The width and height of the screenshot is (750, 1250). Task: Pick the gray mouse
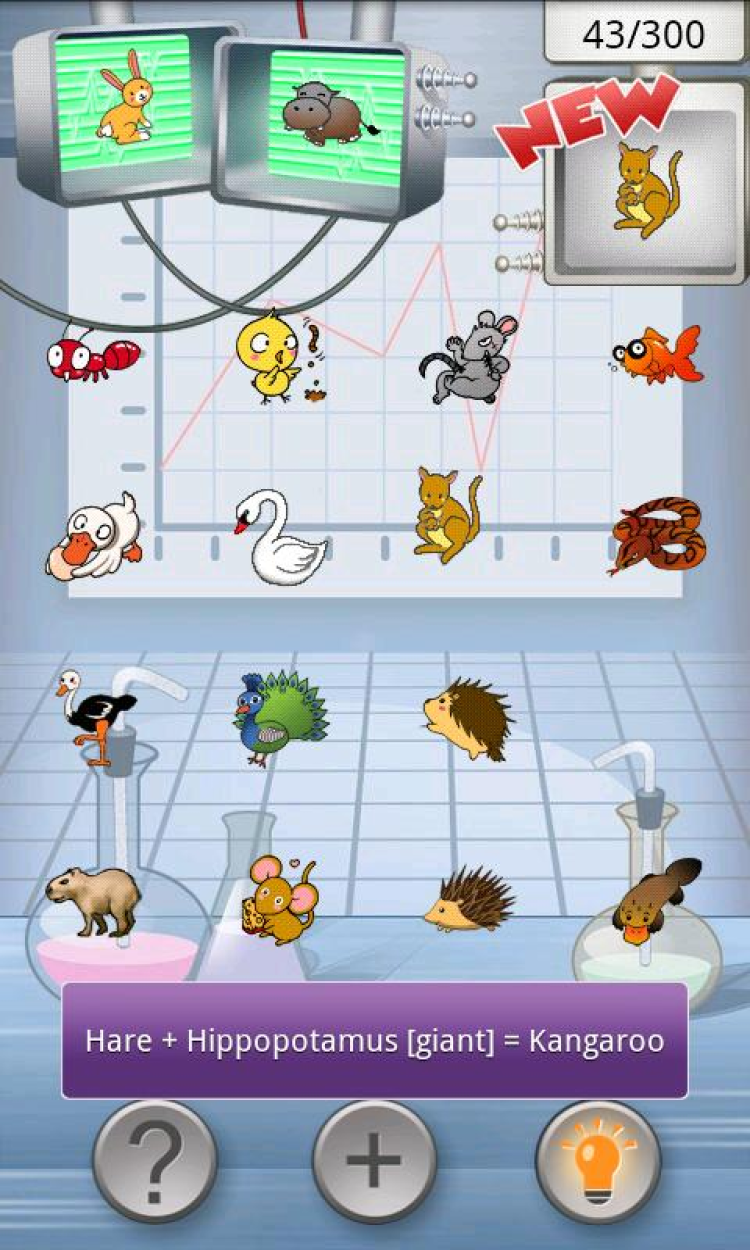point(470,358)
